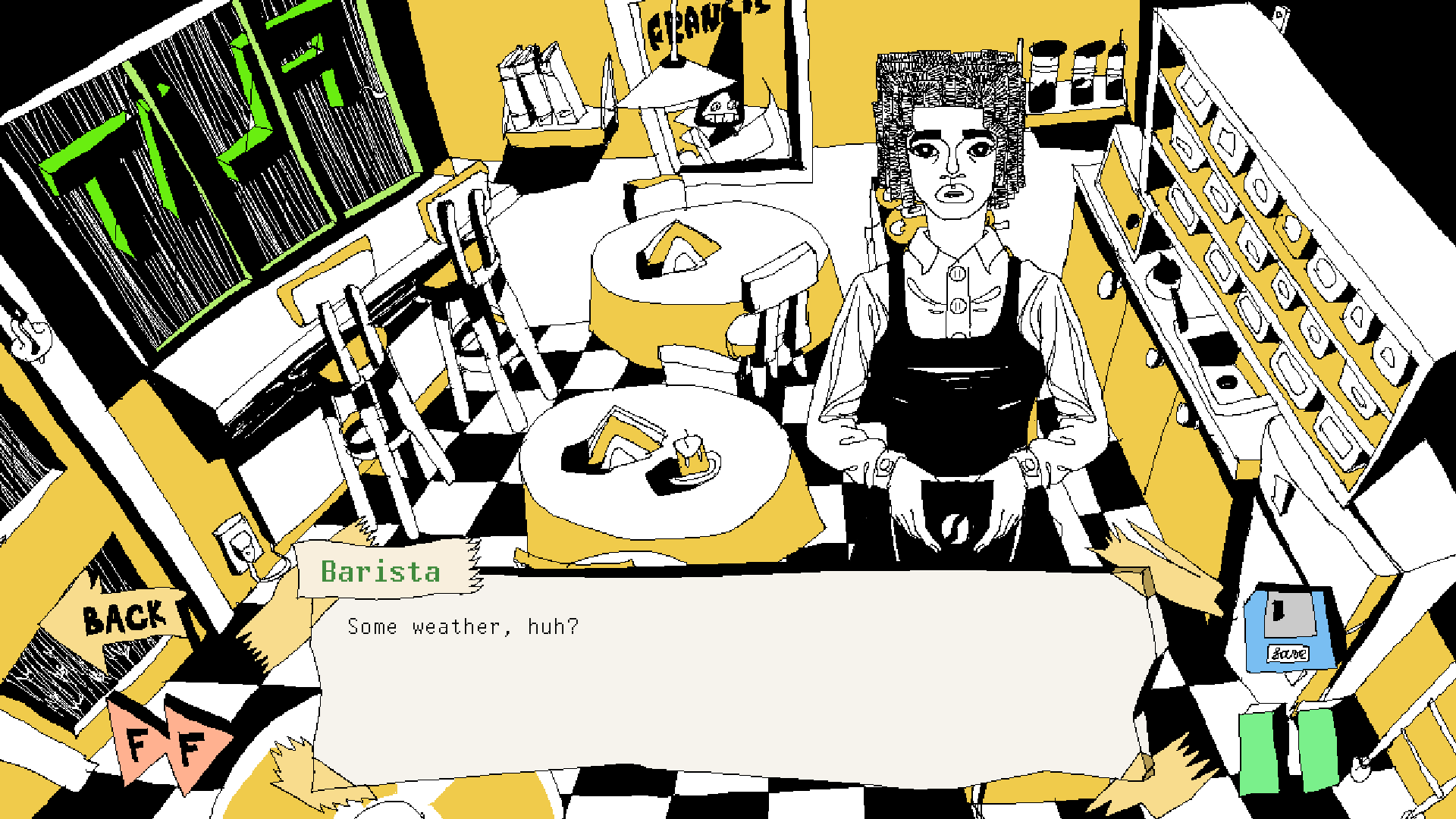The height and width of the screenshot is (819, 1456).
Task: Pause with the green pause bars
Action: (1288, 750)
